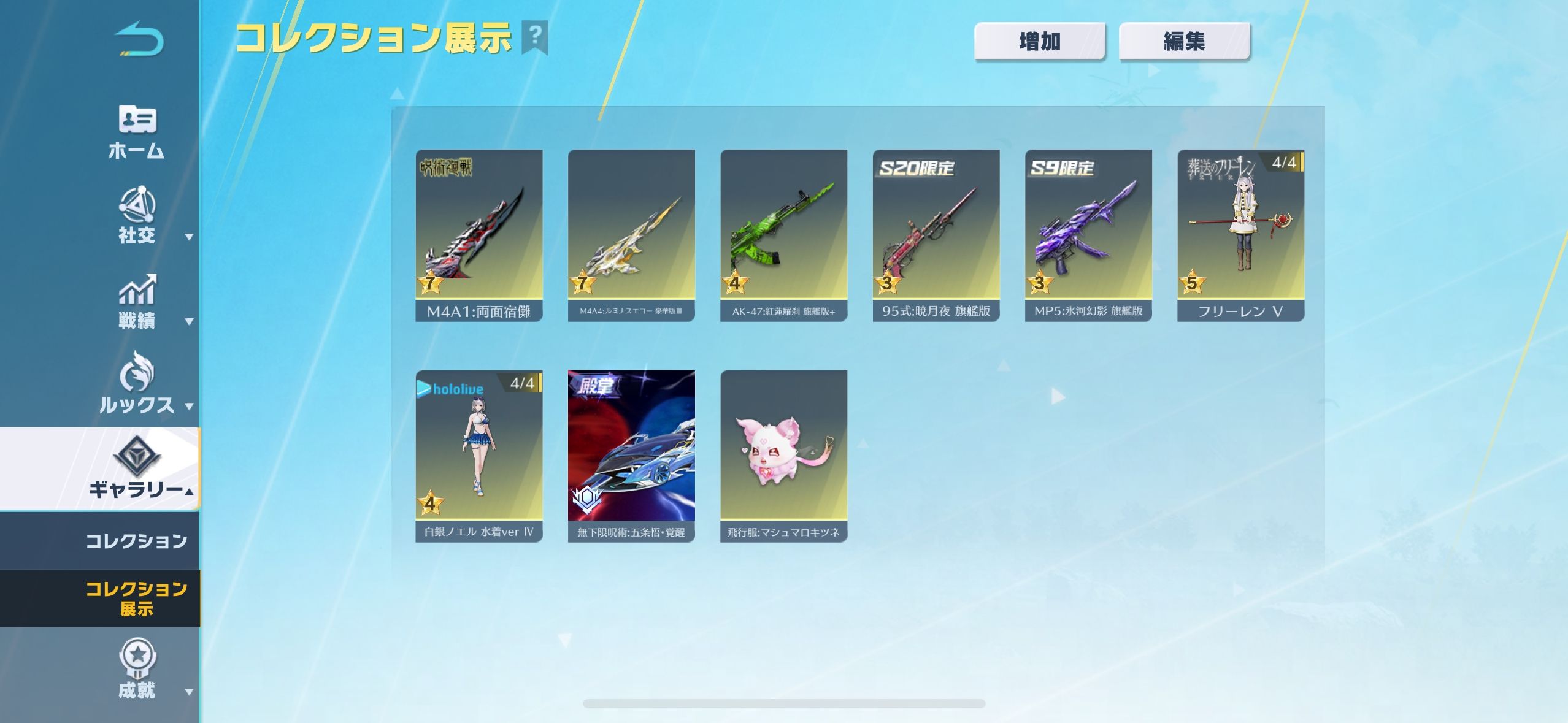Expand the 社交 menu

(137, 216)
